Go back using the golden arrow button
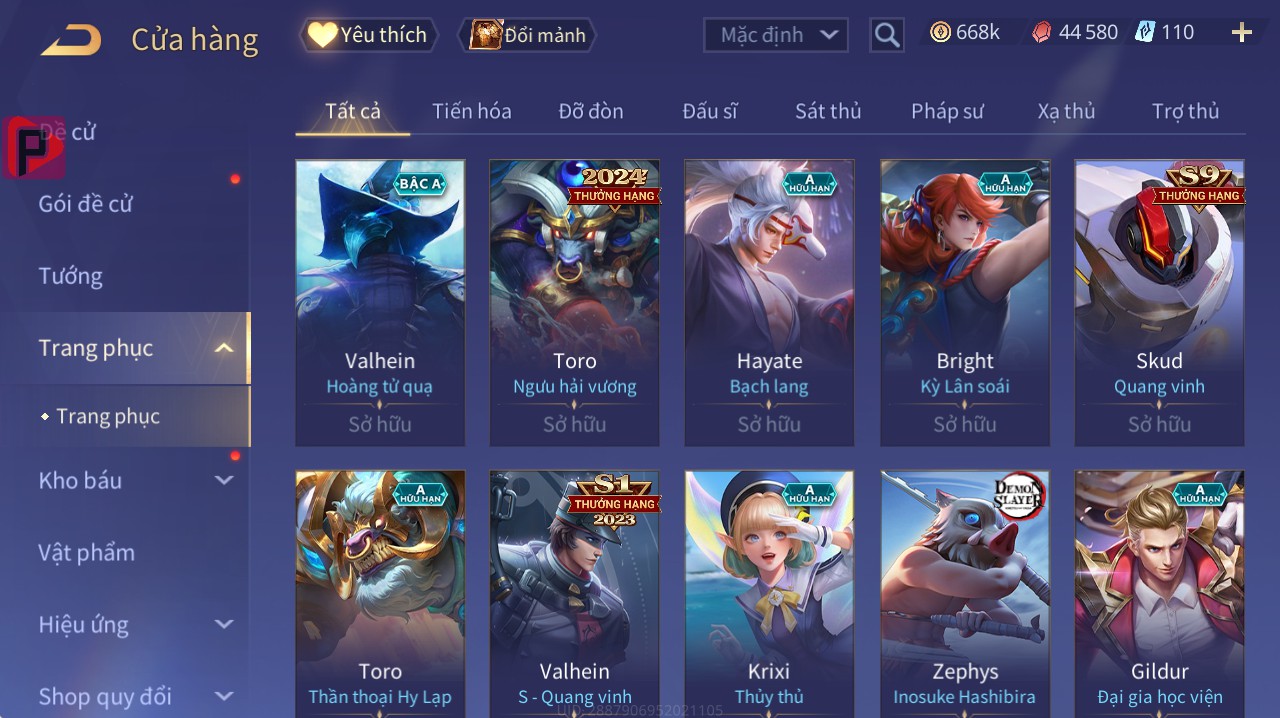This screenshot has width=1280, height=718. coord(71,40)
